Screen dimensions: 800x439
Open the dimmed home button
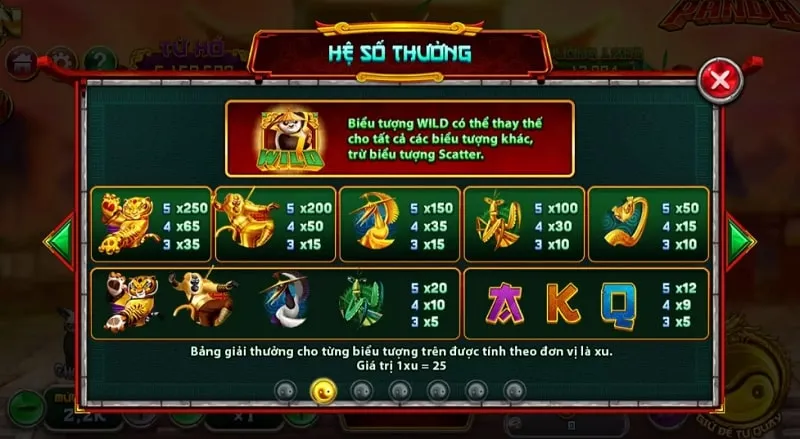pyautogui.click(x=21, y=62)
